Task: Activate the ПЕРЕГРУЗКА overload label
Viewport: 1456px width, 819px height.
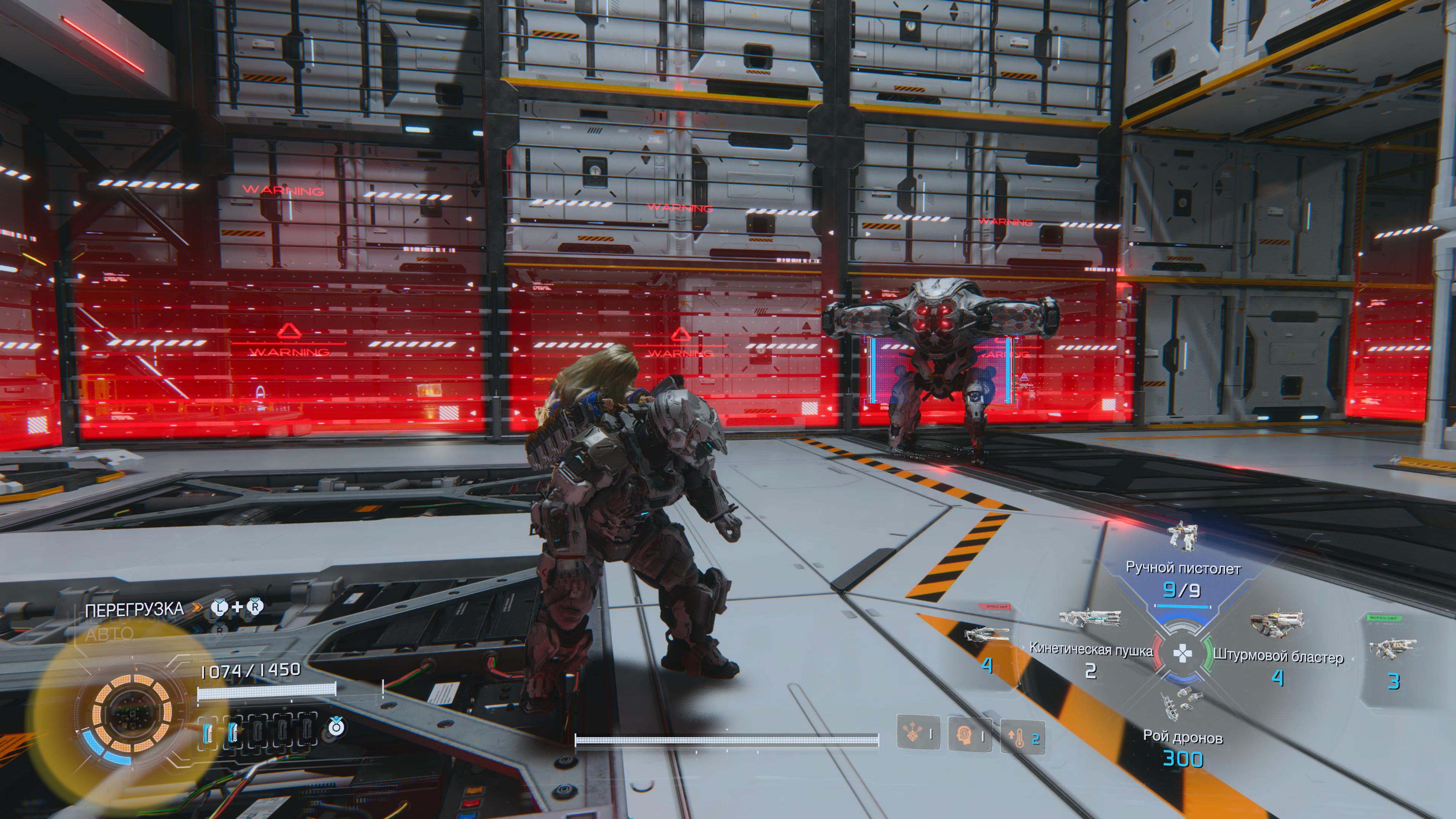Action: 135,609
